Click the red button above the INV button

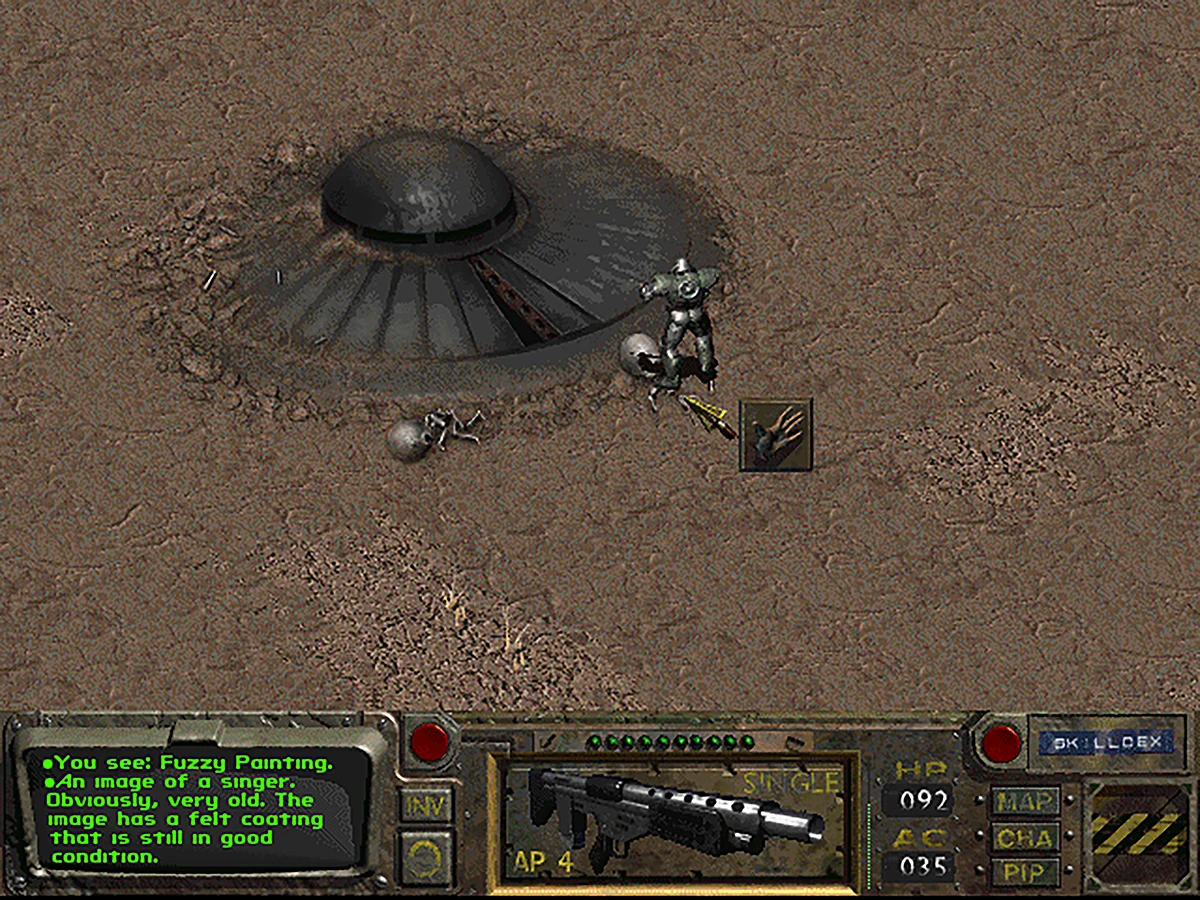coord(431,741)
